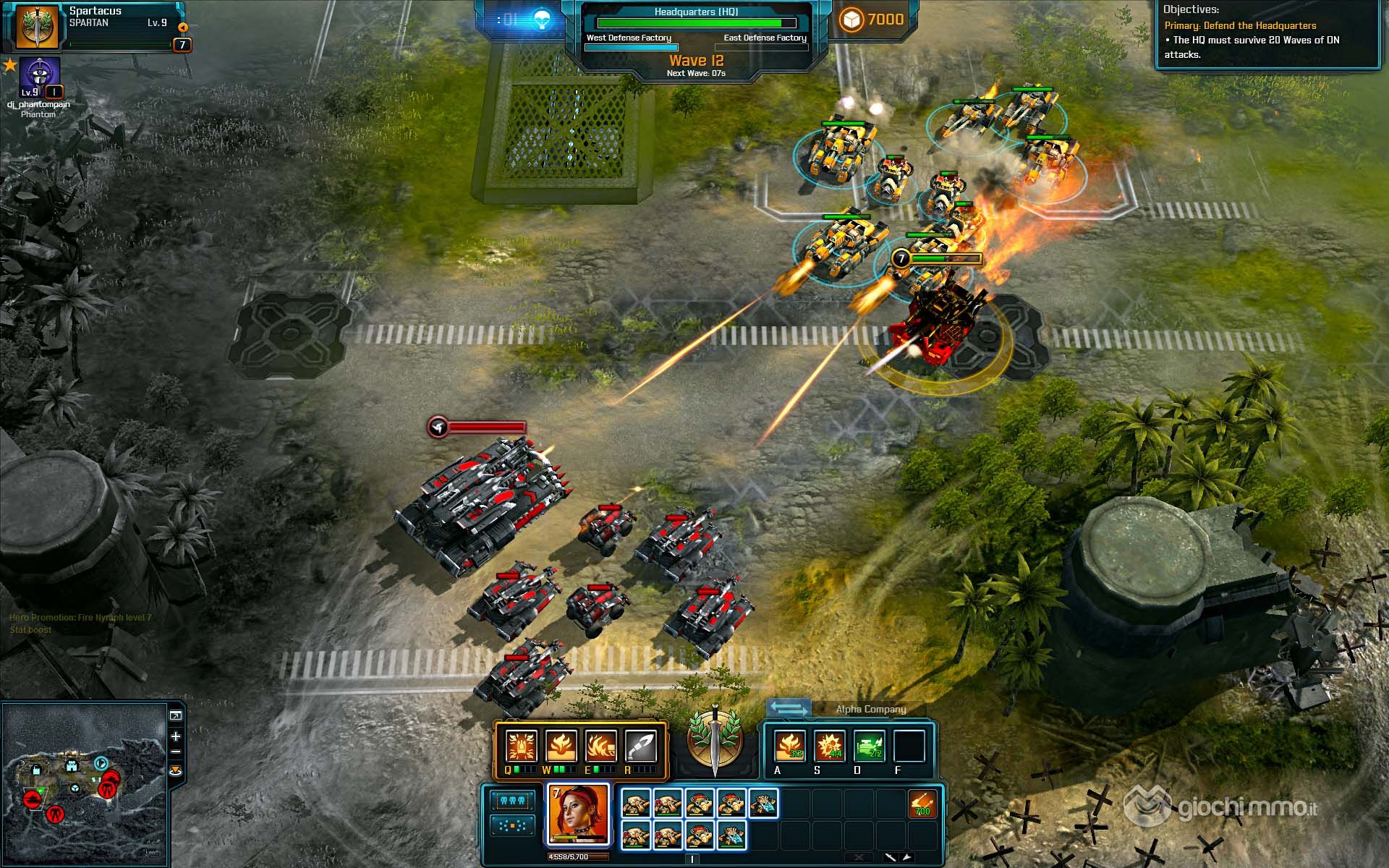Zoom out on the minimap
The image size is (1389, 868).
point(176,753)
